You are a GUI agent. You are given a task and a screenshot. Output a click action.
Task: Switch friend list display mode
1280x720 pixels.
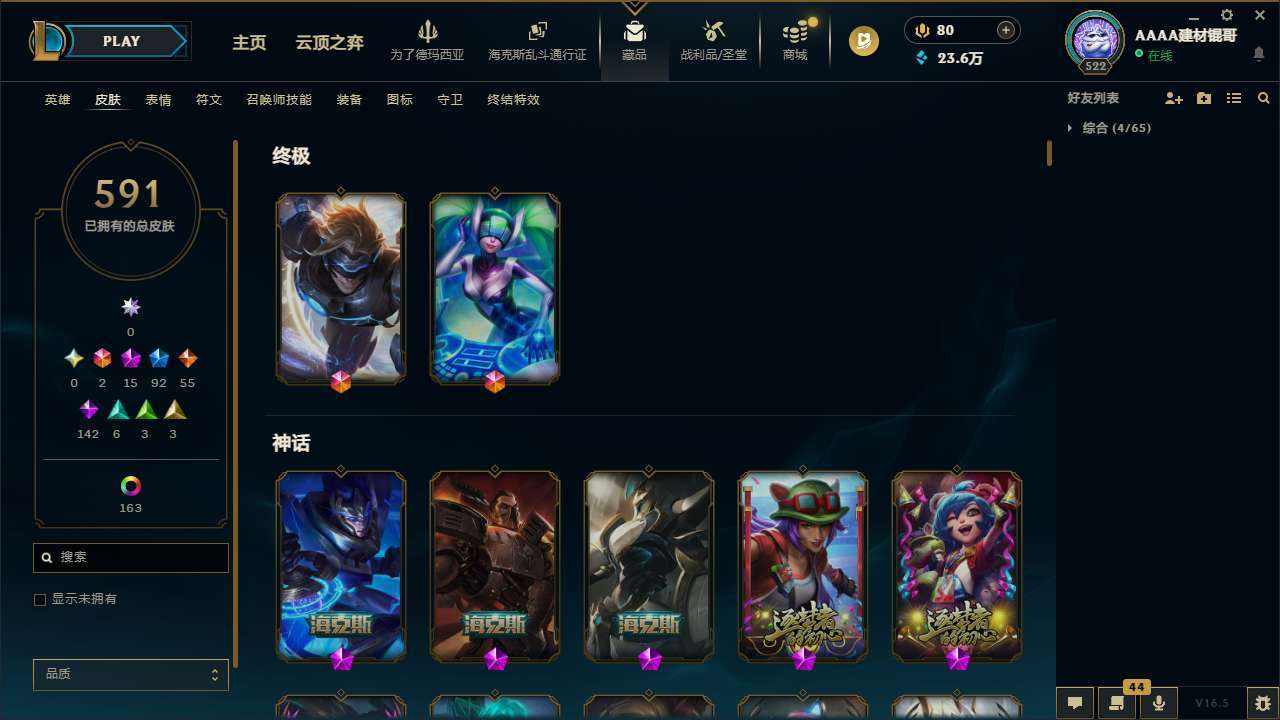1234,98
